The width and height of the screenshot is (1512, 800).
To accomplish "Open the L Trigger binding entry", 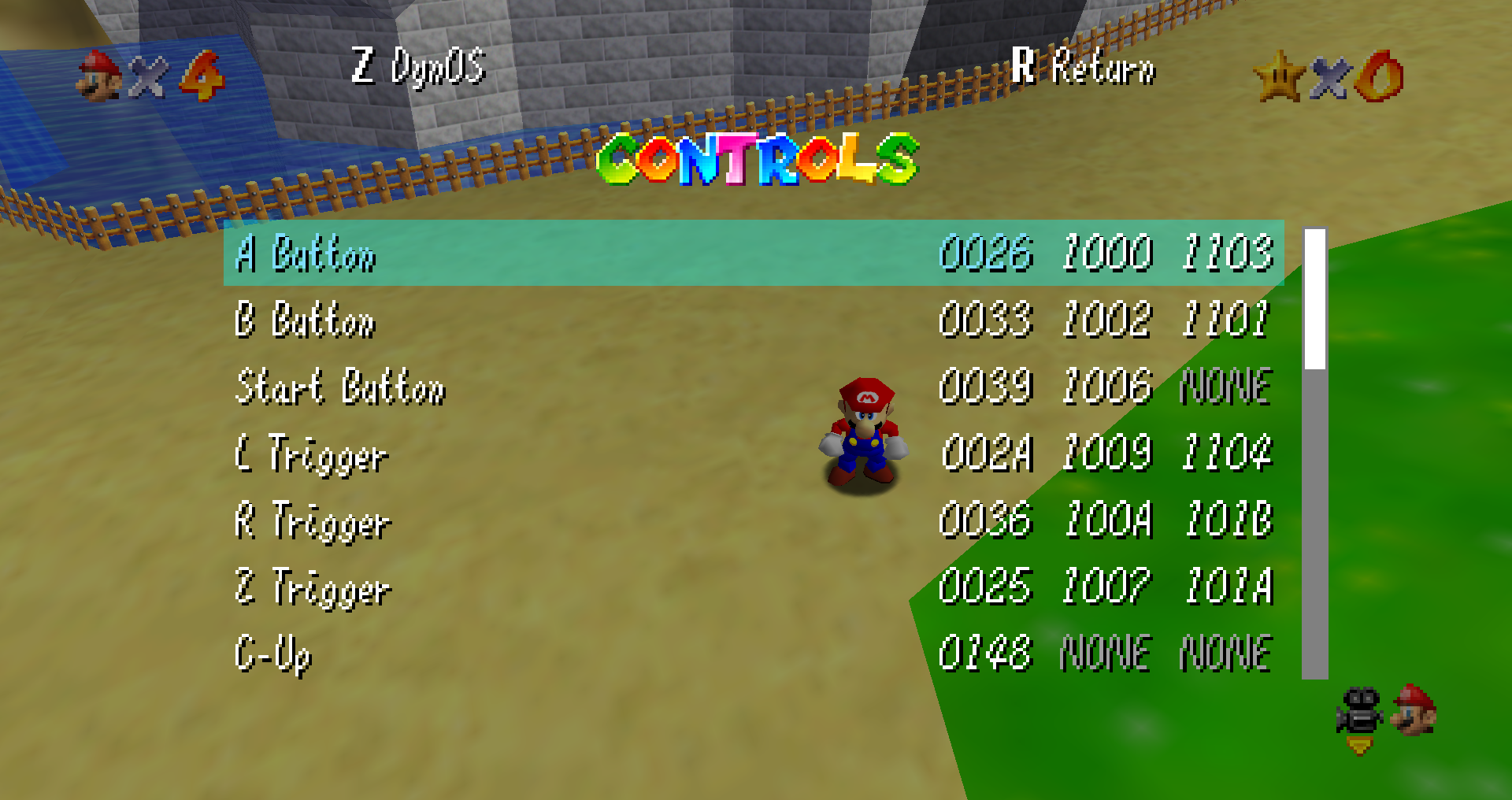I will pyautogui.click(x=312, y=454).
